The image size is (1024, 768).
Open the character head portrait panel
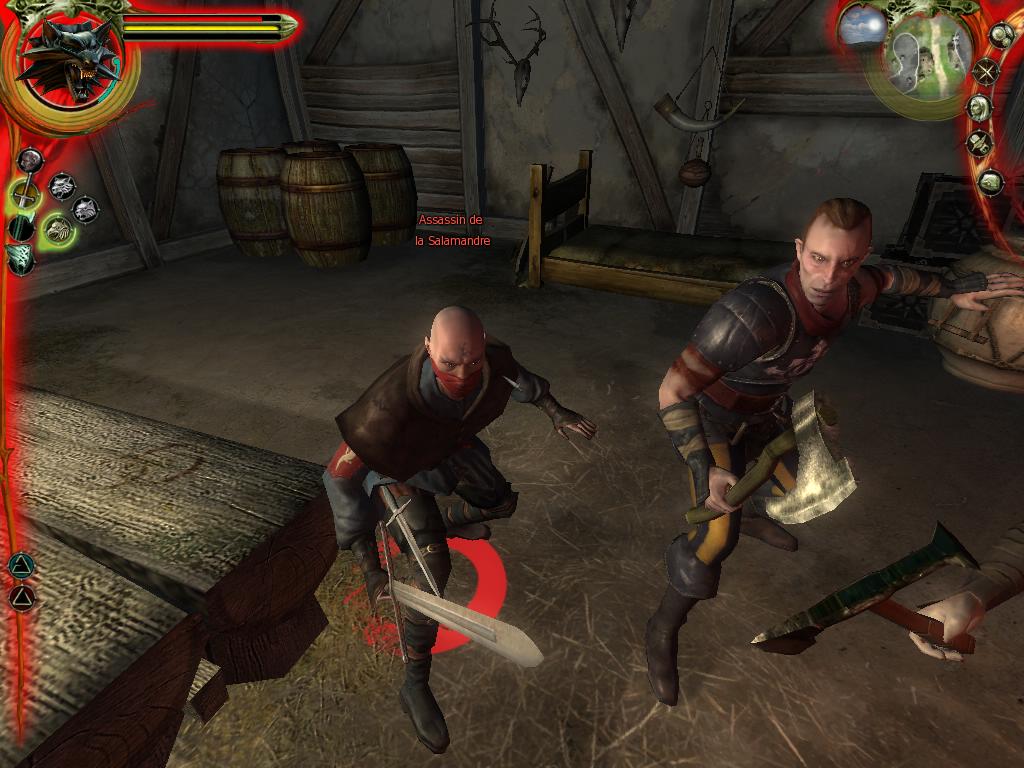pos(978,108)
